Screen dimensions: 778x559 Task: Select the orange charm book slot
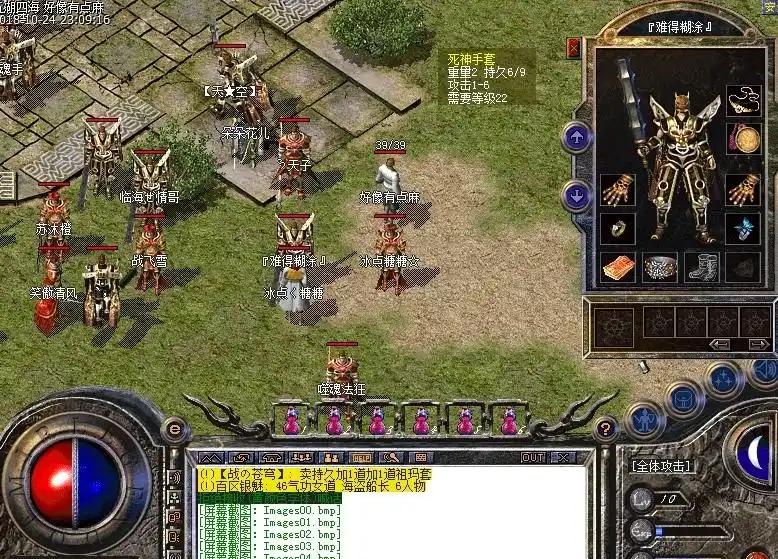[617, 267]
